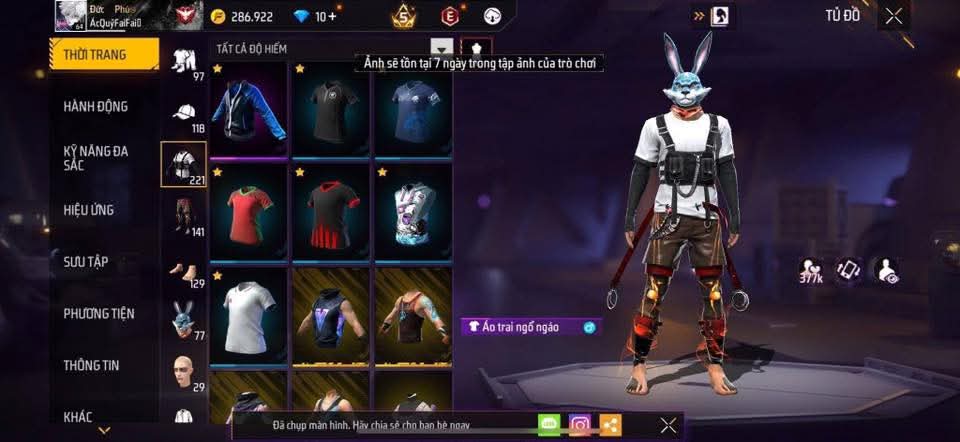
Task: Equip the blue jacket item
Action: (248, 109)
